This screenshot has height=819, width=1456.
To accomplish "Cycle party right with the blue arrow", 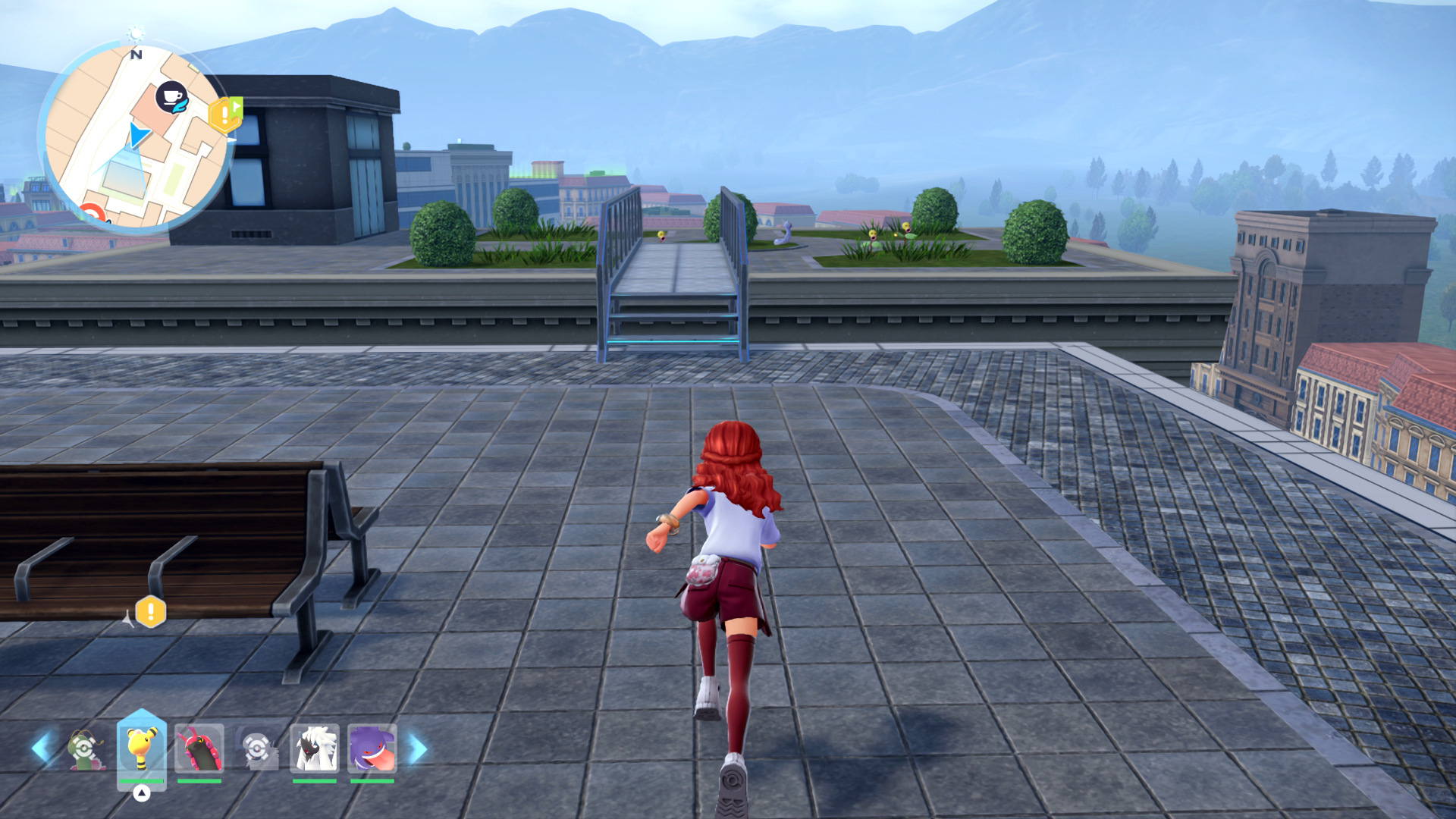I will pos(418,748).
